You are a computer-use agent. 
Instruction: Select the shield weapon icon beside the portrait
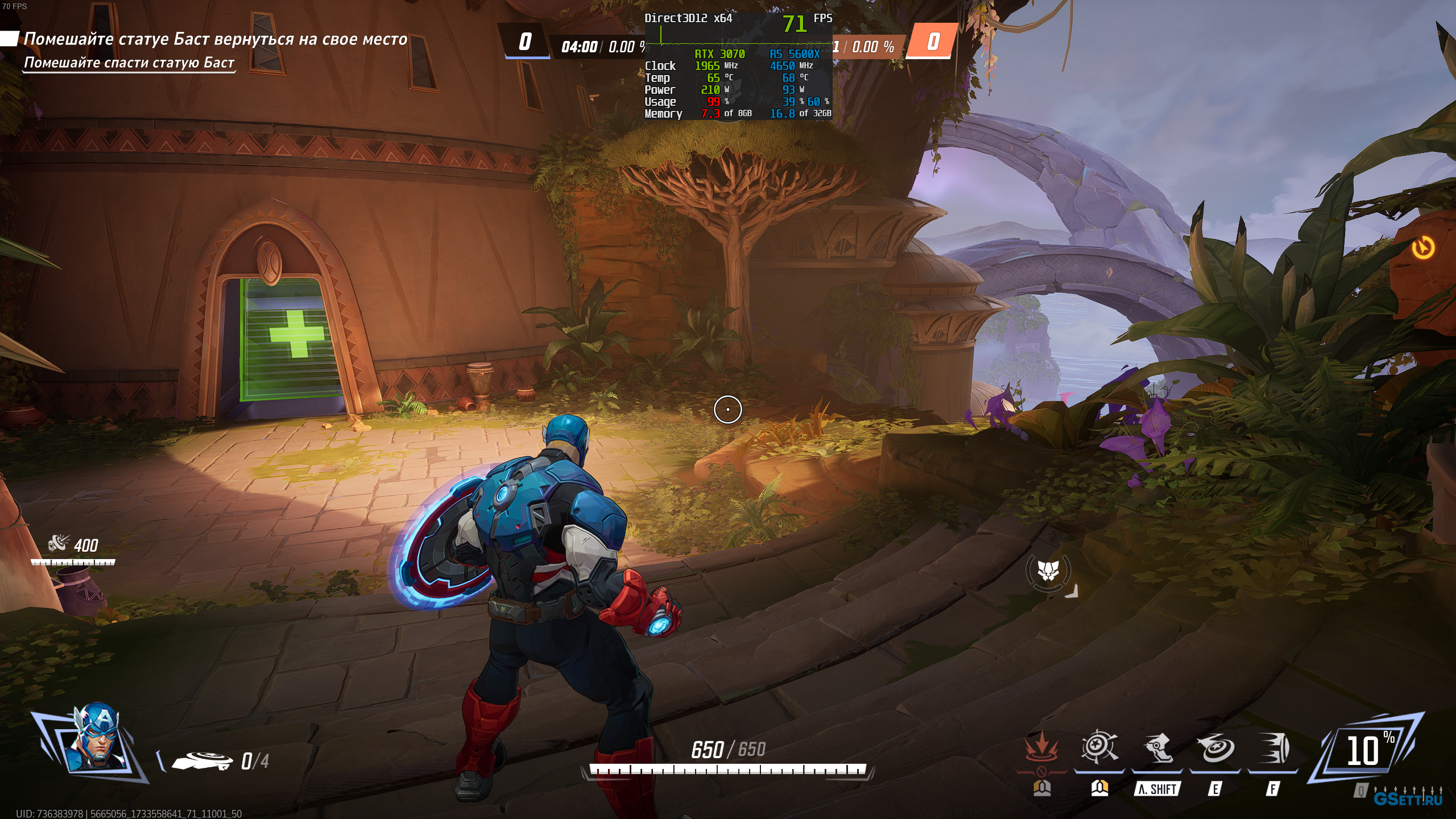[x=202, y=760]
